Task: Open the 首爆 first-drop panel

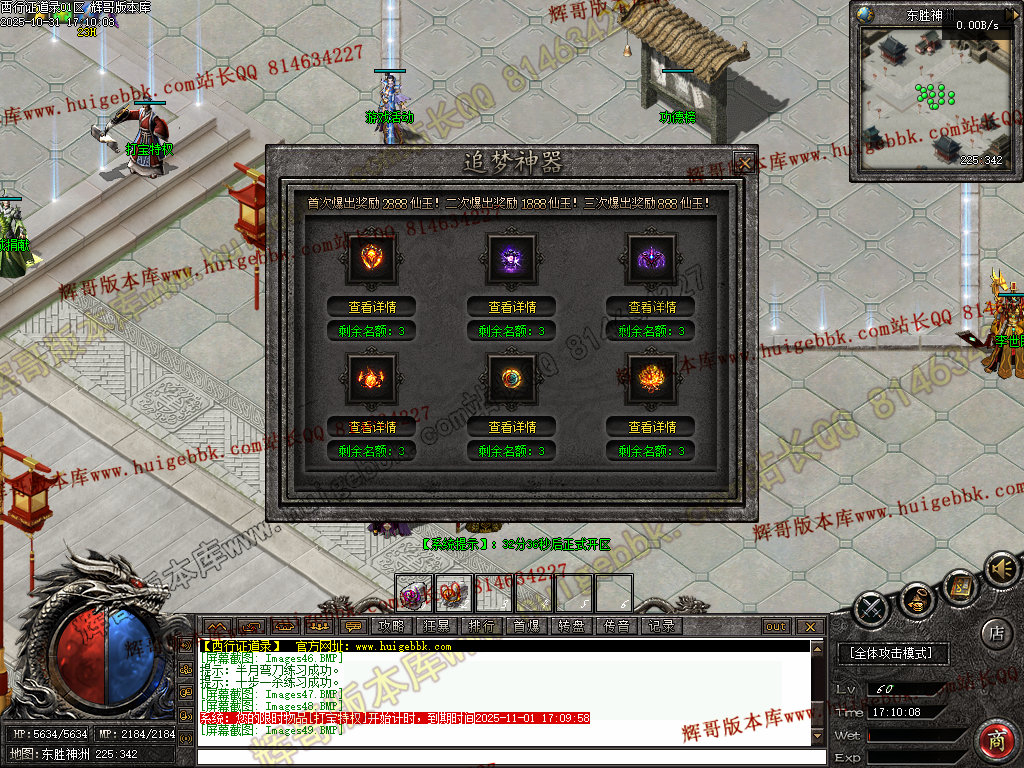Action: tap(527, 626)
